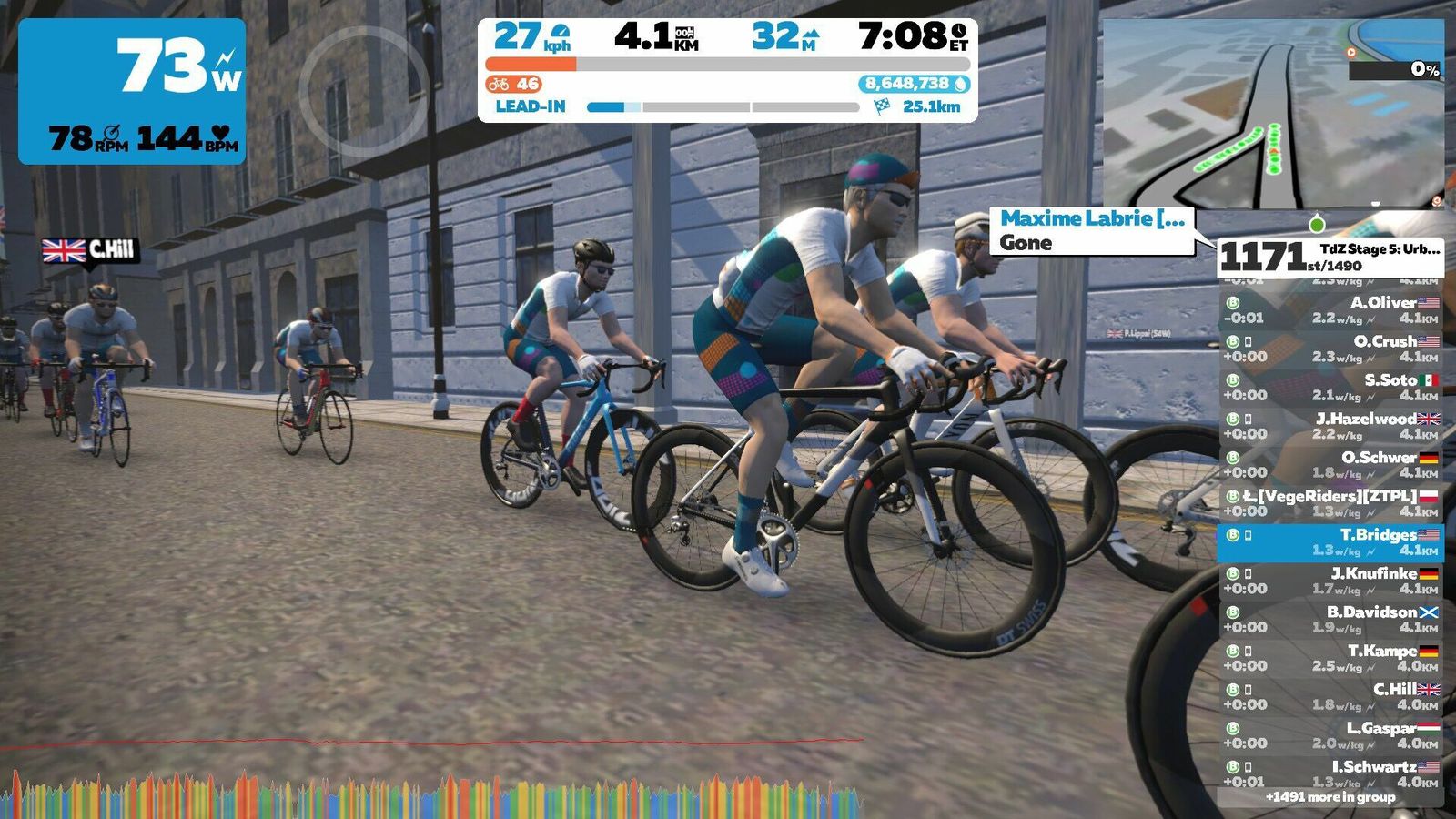Screen dimensions: 1456x819
Task: Choose T.Kampe from the riders list
Action: [1330, 658]
